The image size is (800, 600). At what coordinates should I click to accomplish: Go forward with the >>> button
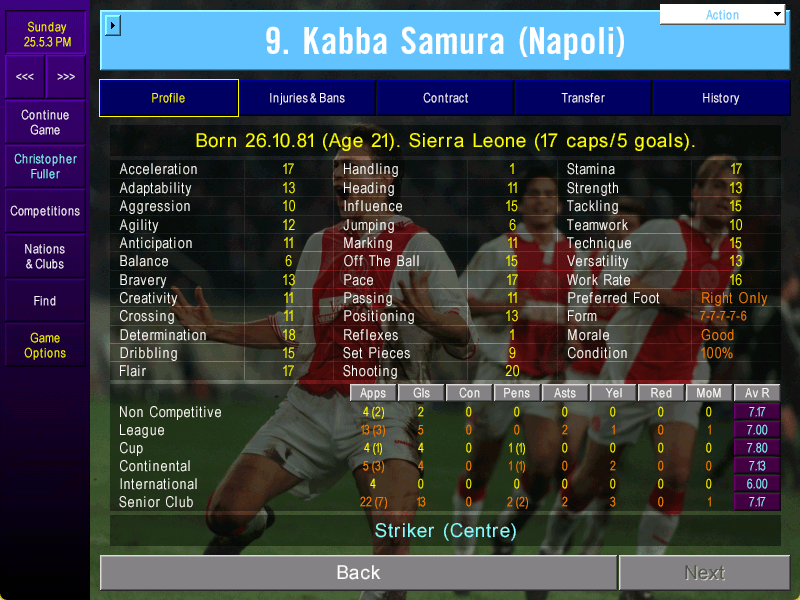pos(65,77)
